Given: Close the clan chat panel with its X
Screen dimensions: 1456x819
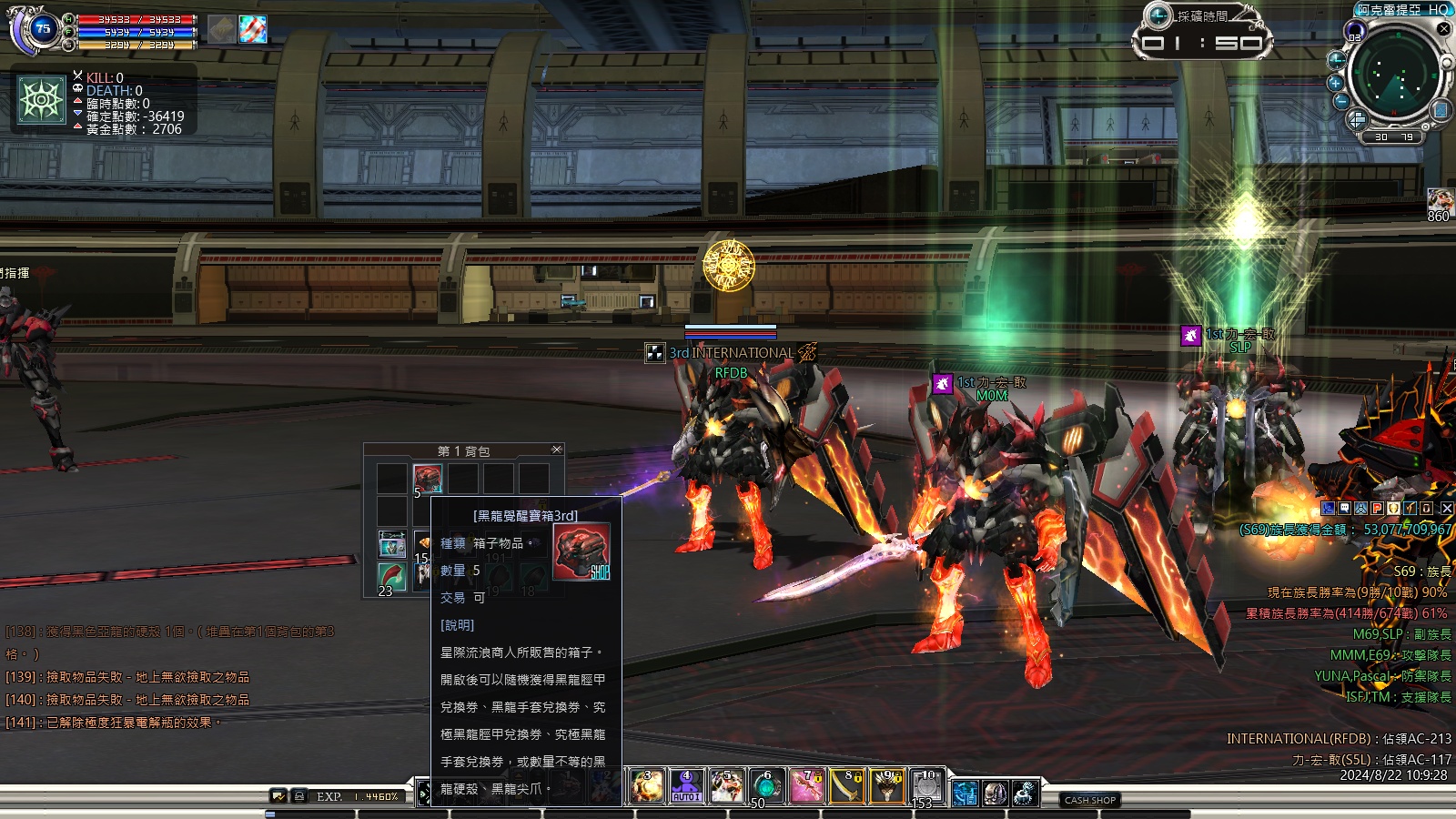Looking at the screenshot, I should [1446, 509].
